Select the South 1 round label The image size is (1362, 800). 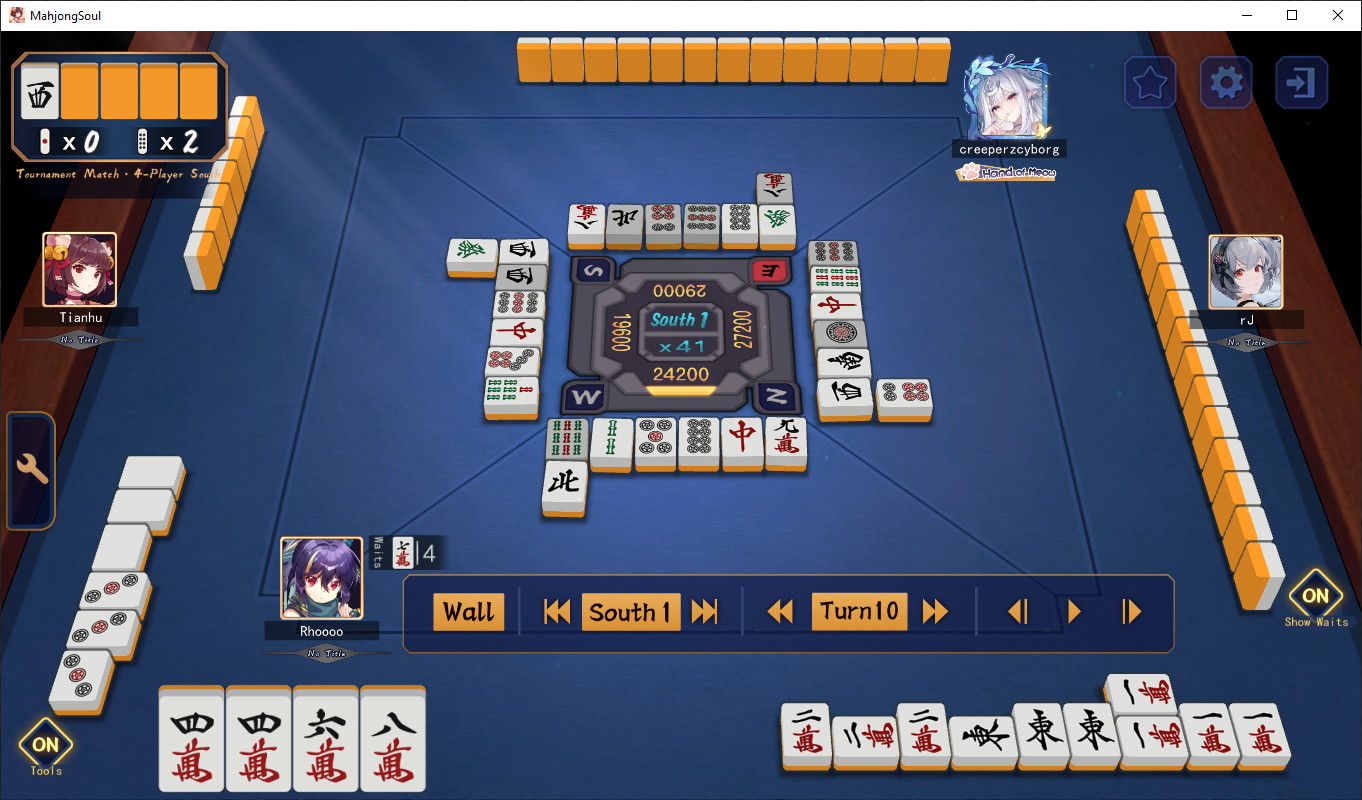pyautogui.click(x=631, y=612)
